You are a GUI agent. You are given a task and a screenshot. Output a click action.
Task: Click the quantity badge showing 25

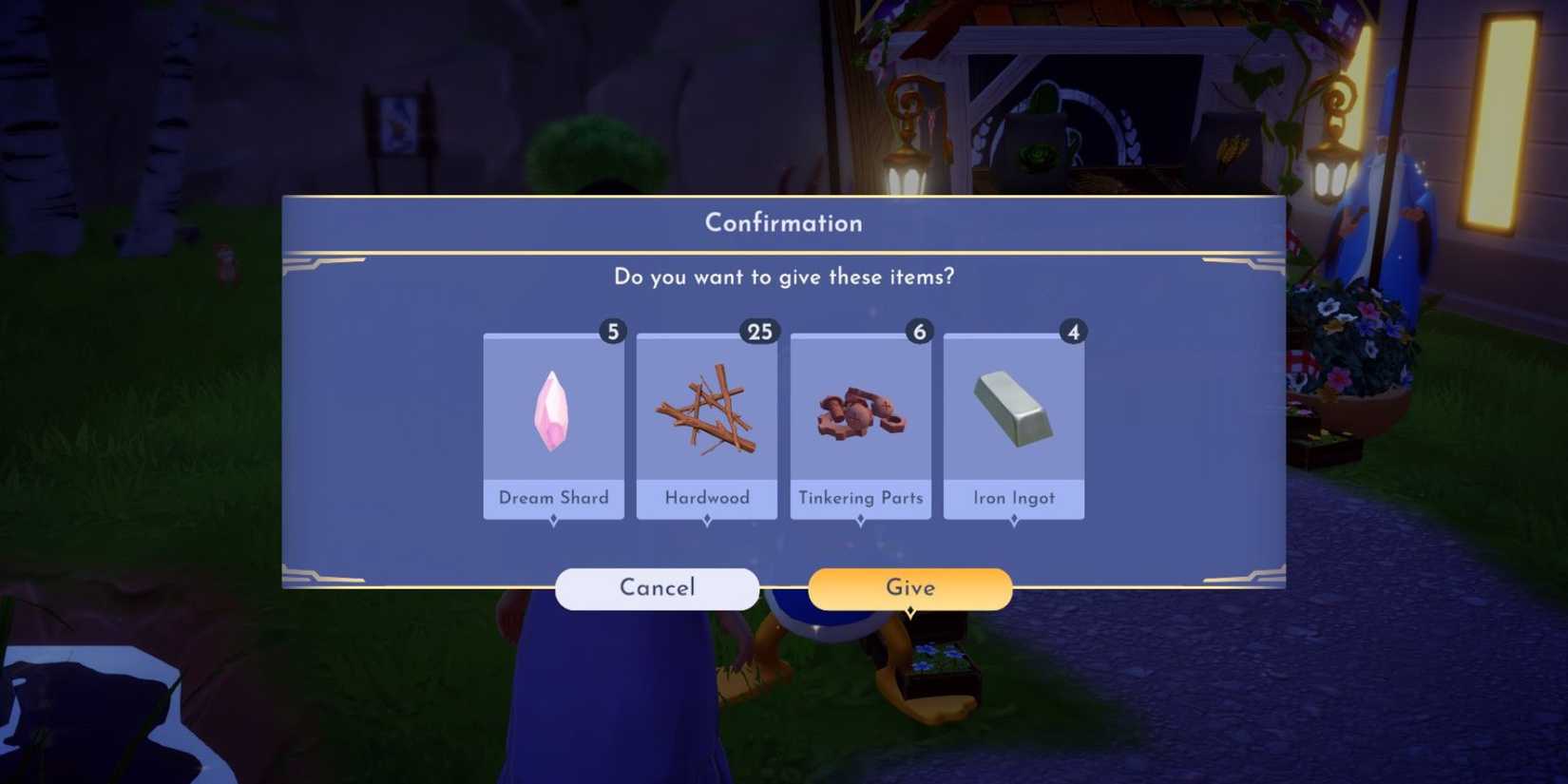click(758, 332)
